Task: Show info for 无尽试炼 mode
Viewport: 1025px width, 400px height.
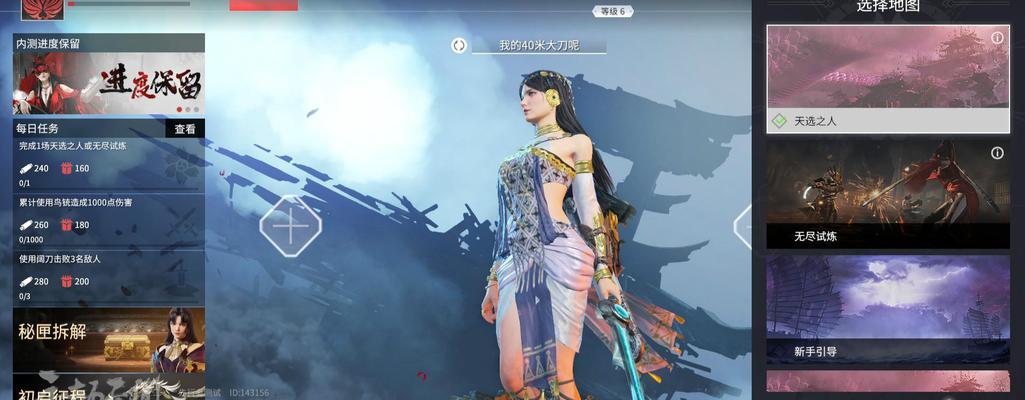Action: click(x=997, y=153)
